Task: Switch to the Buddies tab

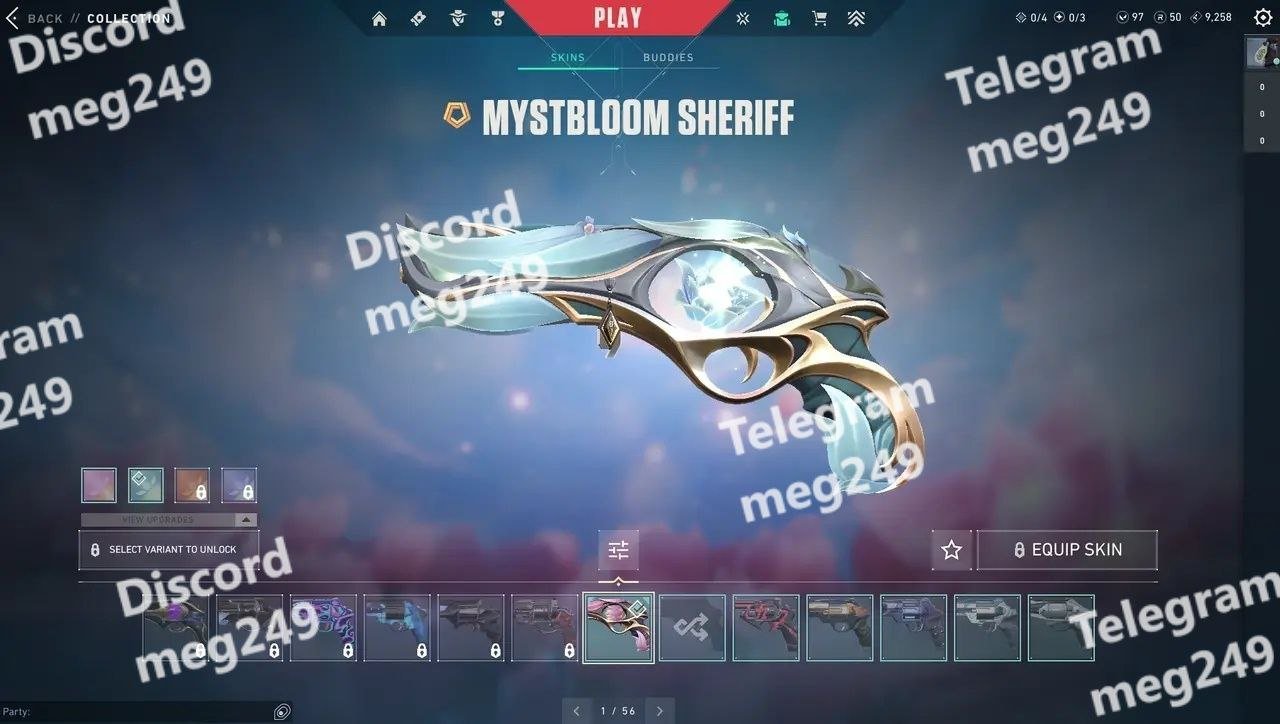Action: click(x=668, y=57)
